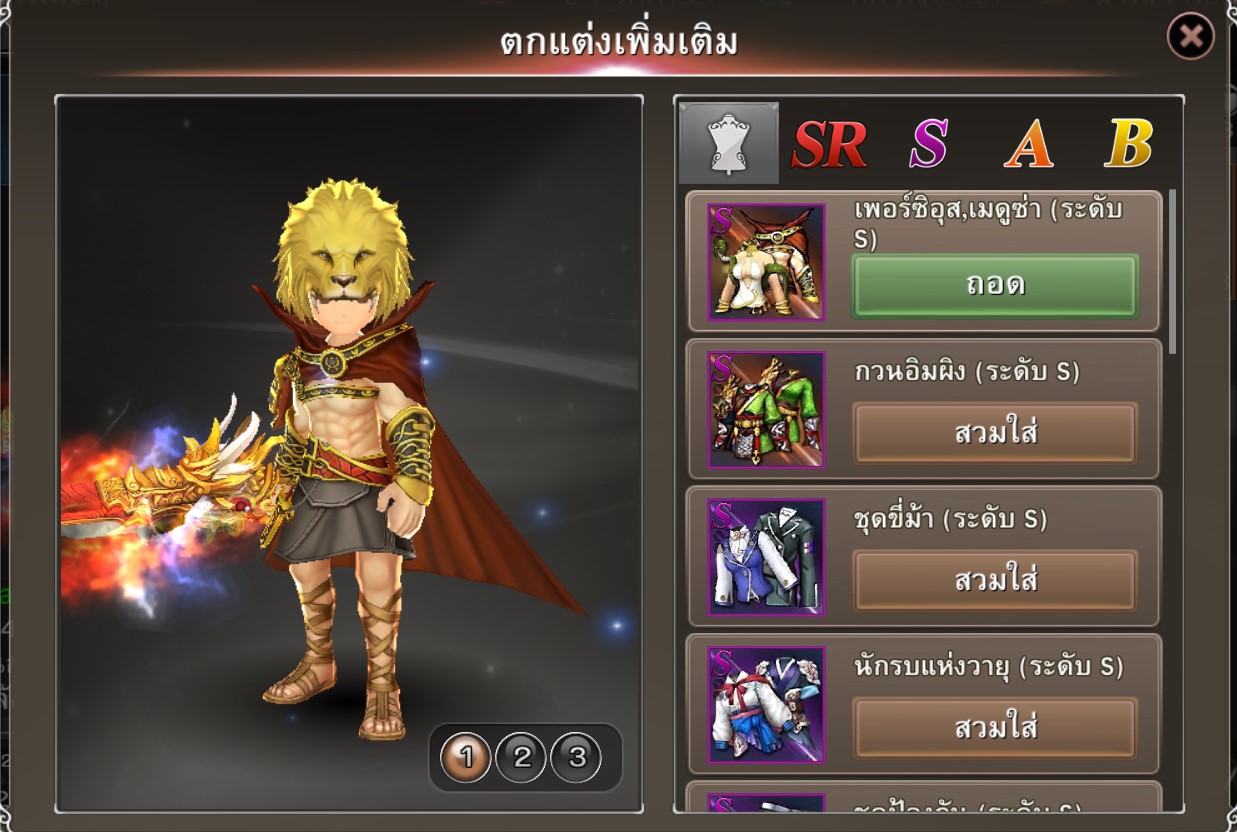
Task: Choose preview slot number 1
Action: coord(466,758)
